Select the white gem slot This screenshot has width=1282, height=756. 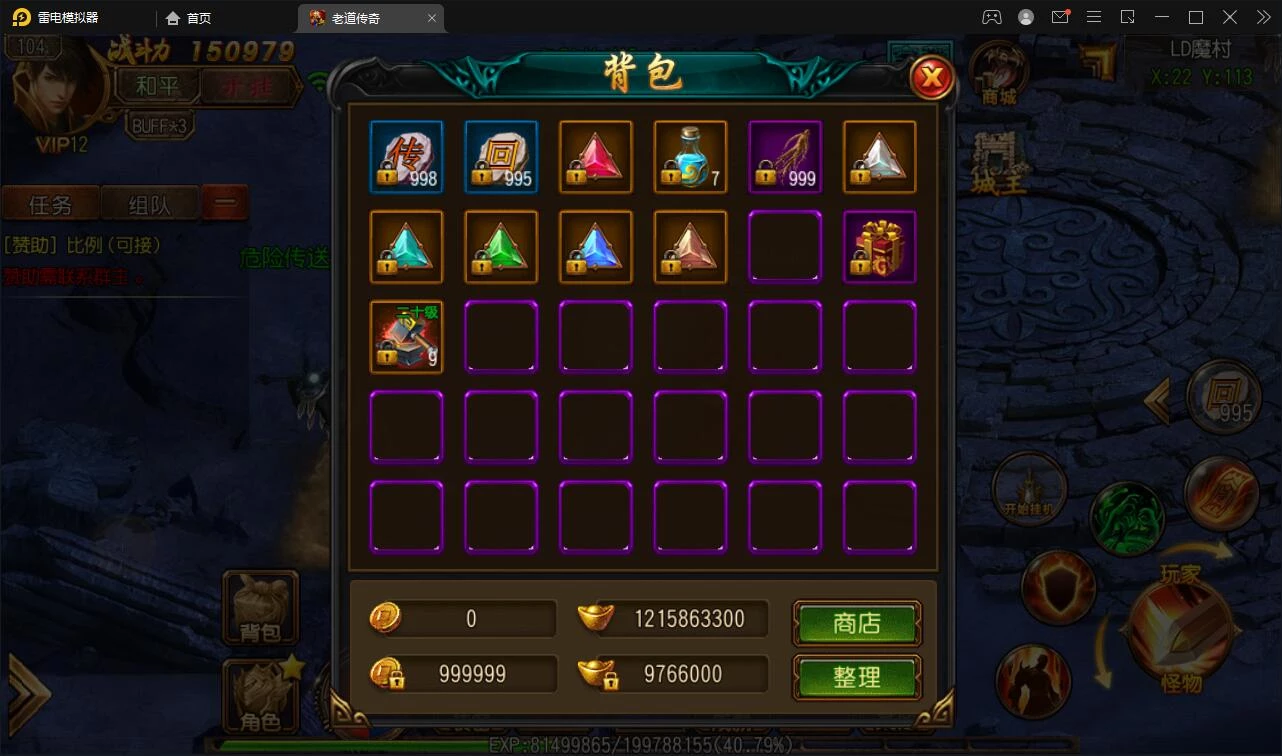click(879, 157)
